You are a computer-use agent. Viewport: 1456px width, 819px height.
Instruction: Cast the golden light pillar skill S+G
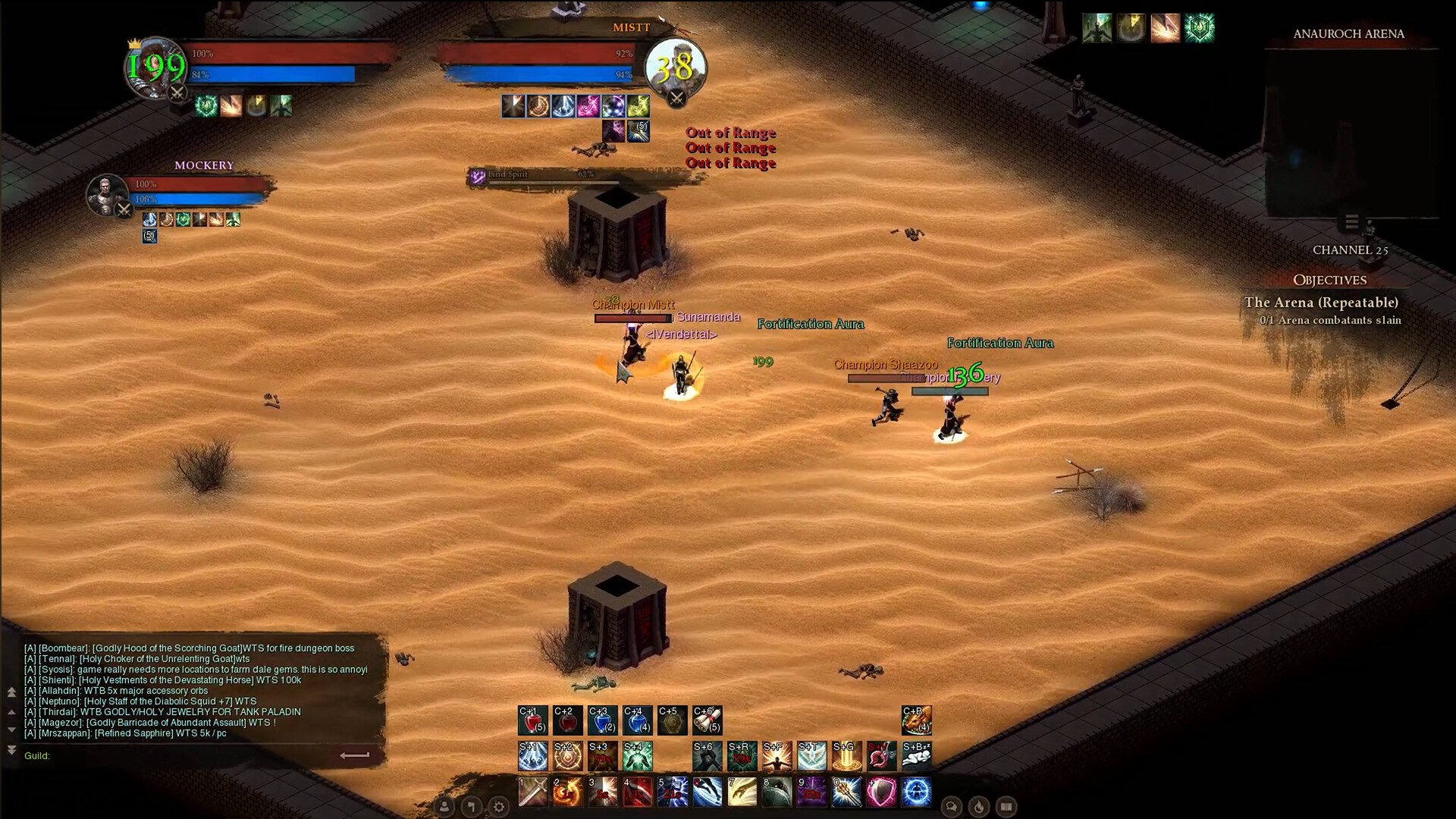[x=846, y=756]
